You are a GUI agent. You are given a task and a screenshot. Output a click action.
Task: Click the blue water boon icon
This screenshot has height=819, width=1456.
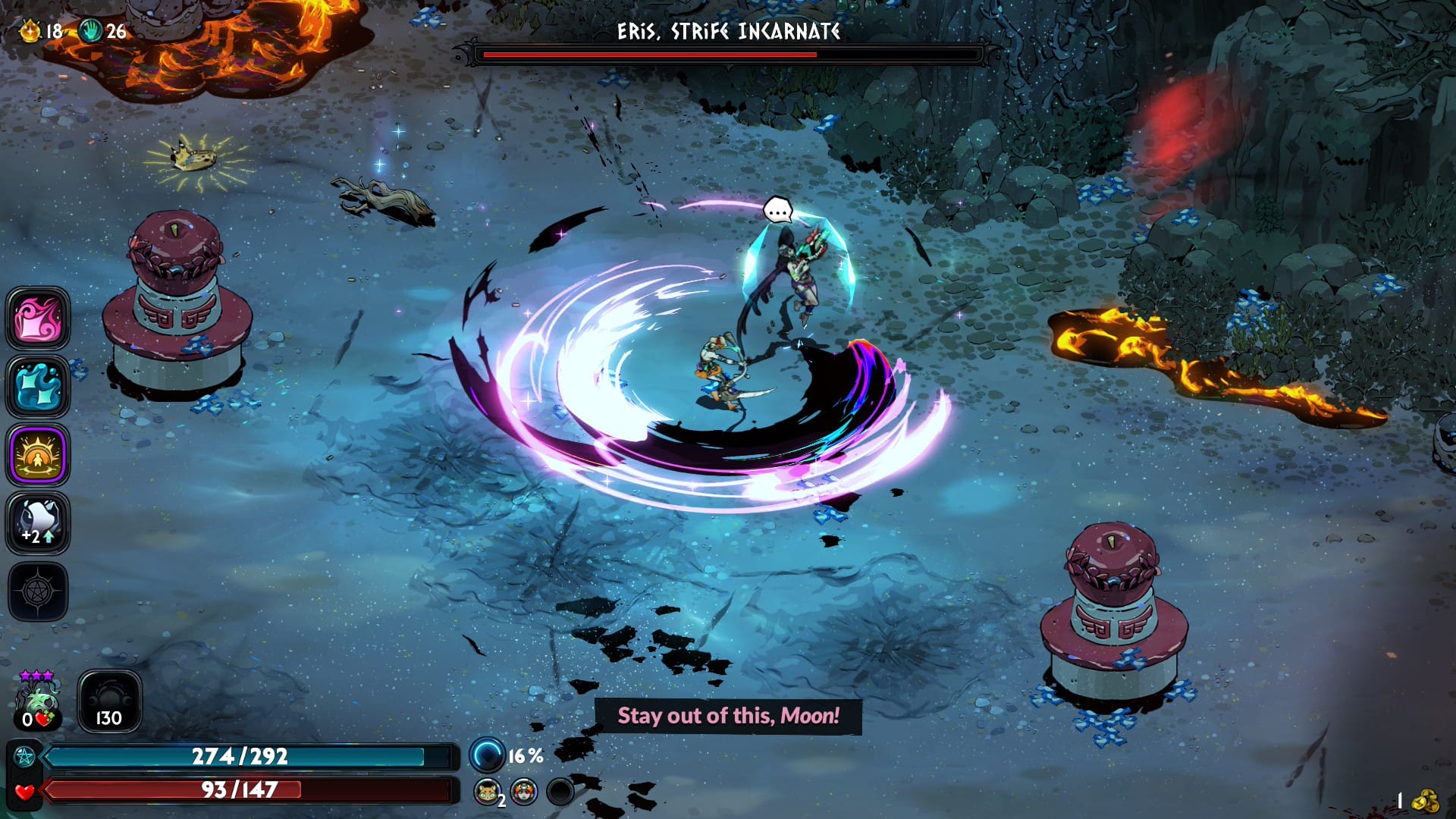pyautogui.click(x=38, y=387)
